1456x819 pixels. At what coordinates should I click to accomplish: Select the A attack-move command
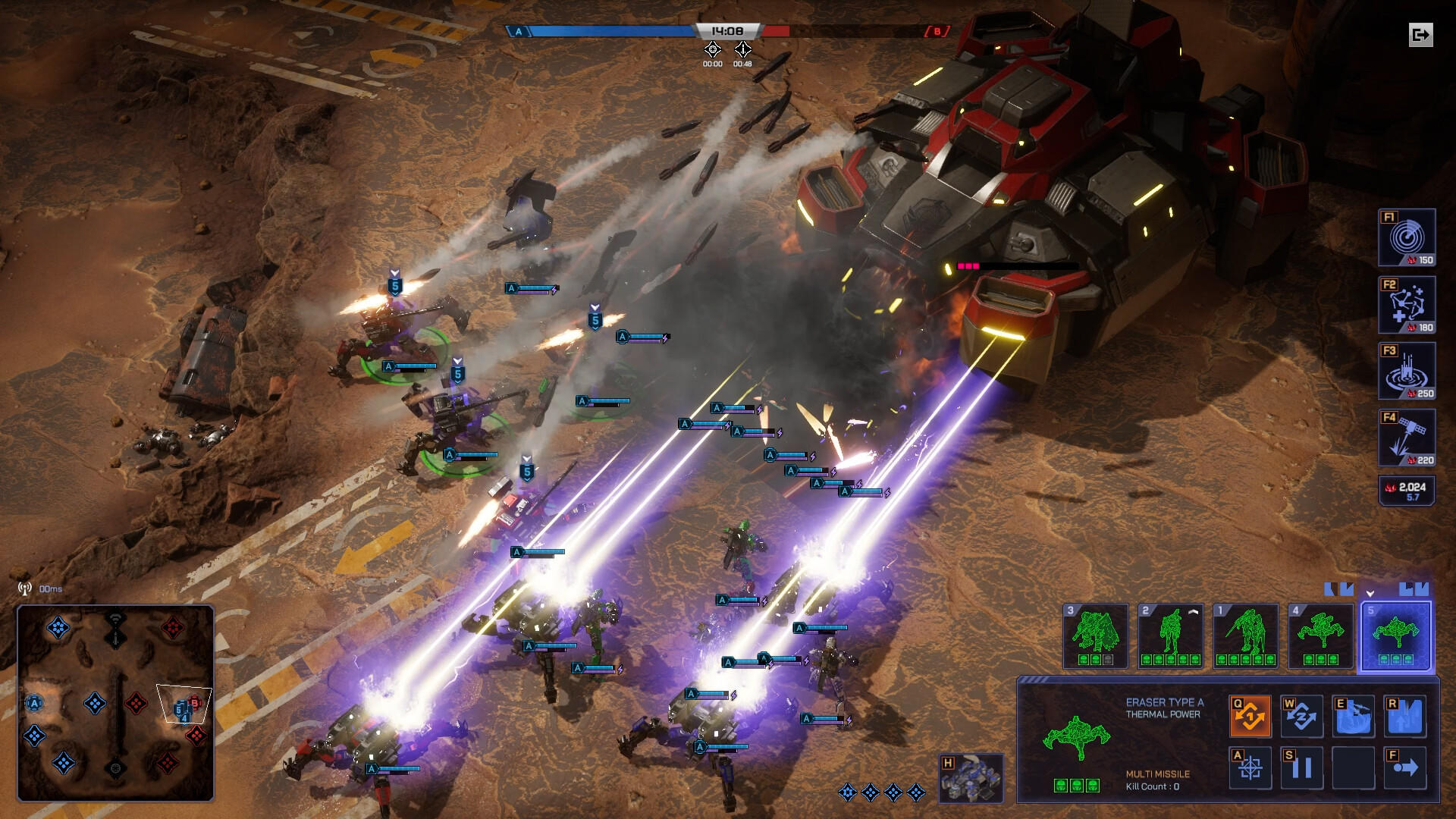(x=1250, y=768)
